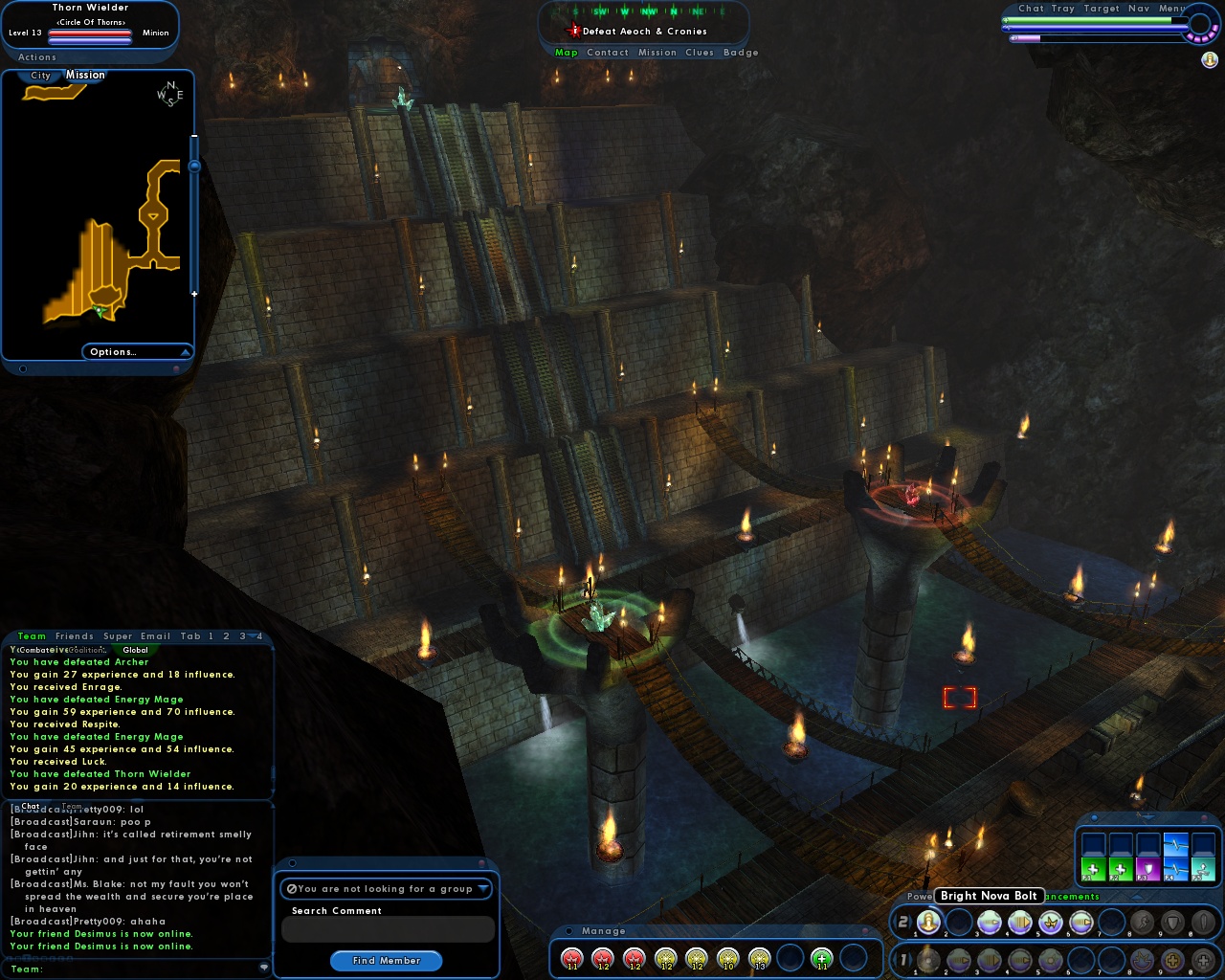Click the Find Member button
Viewport: 1225px width, 980px height.
click(386, 960)
